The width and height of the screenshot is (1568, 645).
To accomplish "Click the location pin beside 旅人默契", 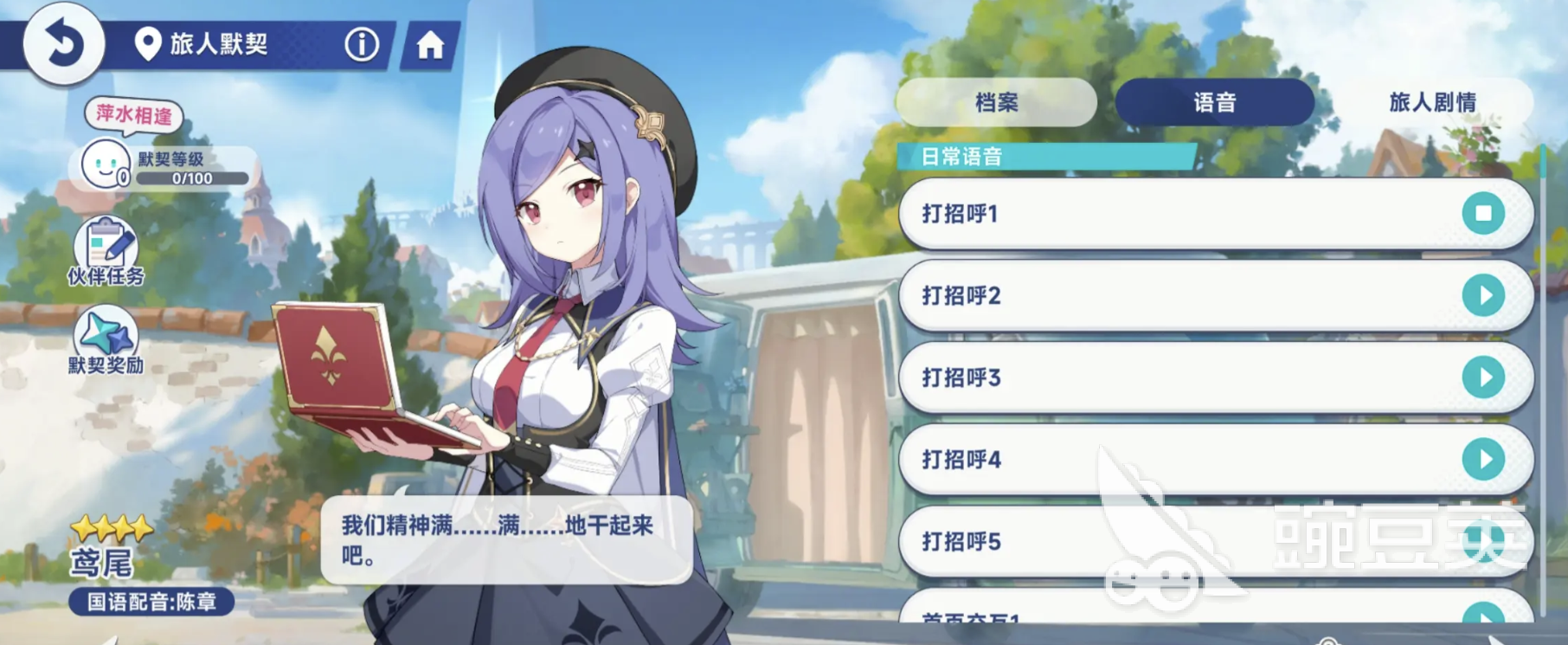I will 149,45.
